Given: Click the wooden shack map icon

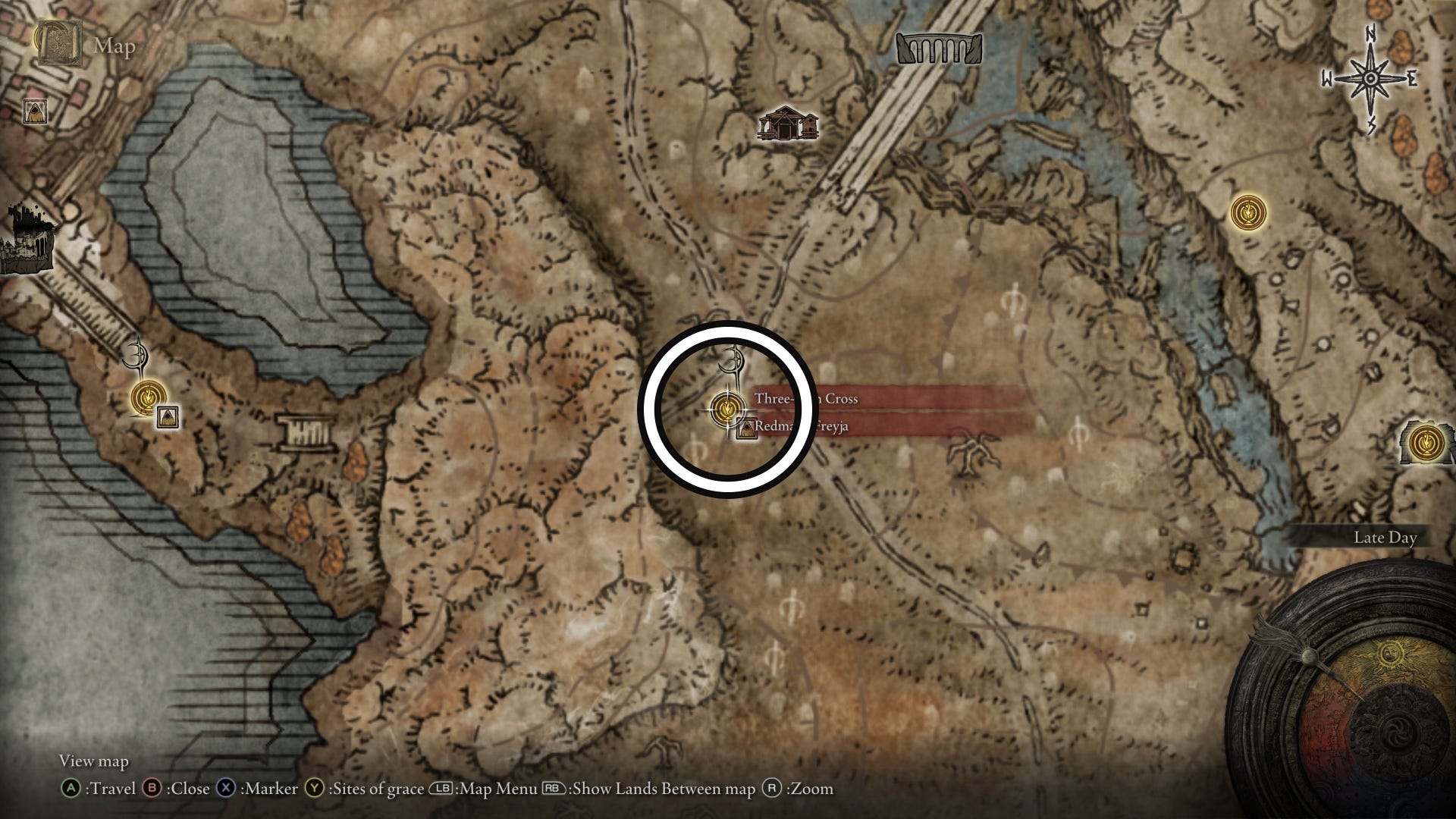Looking at the screenshot, I should pyautogui.click(x=789, y=125).
